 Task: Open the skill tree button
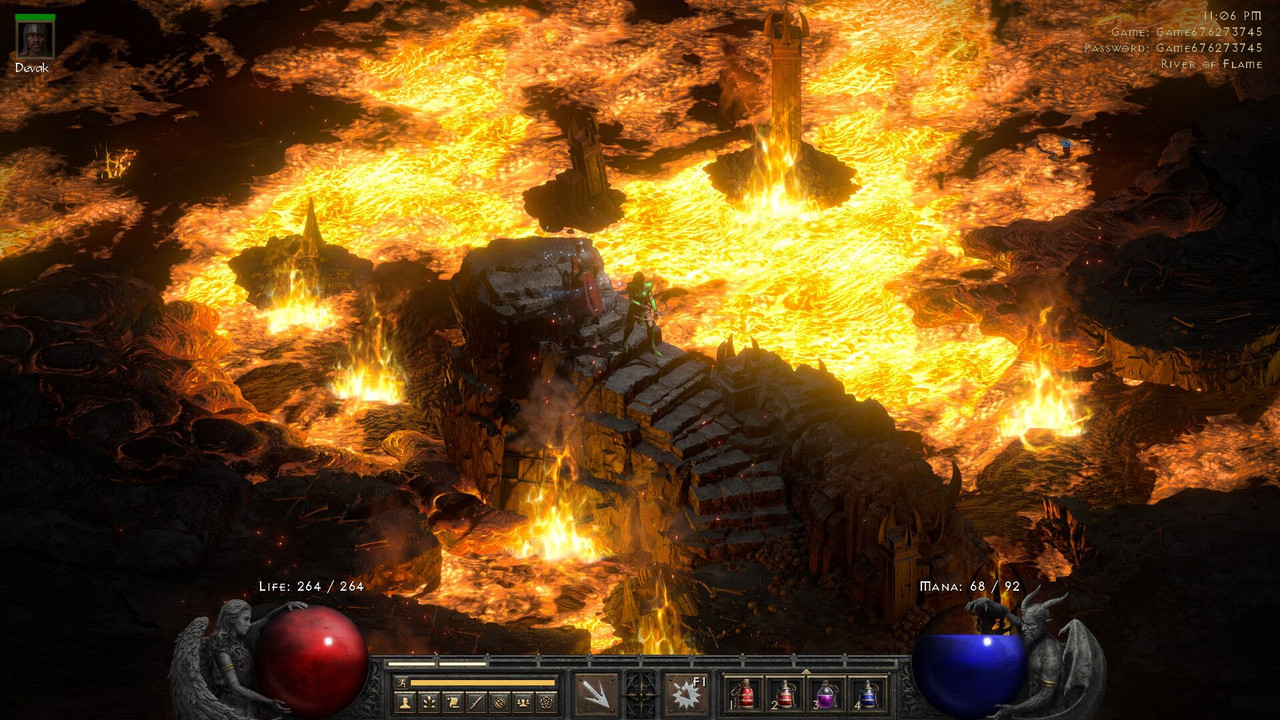point(429,702)
